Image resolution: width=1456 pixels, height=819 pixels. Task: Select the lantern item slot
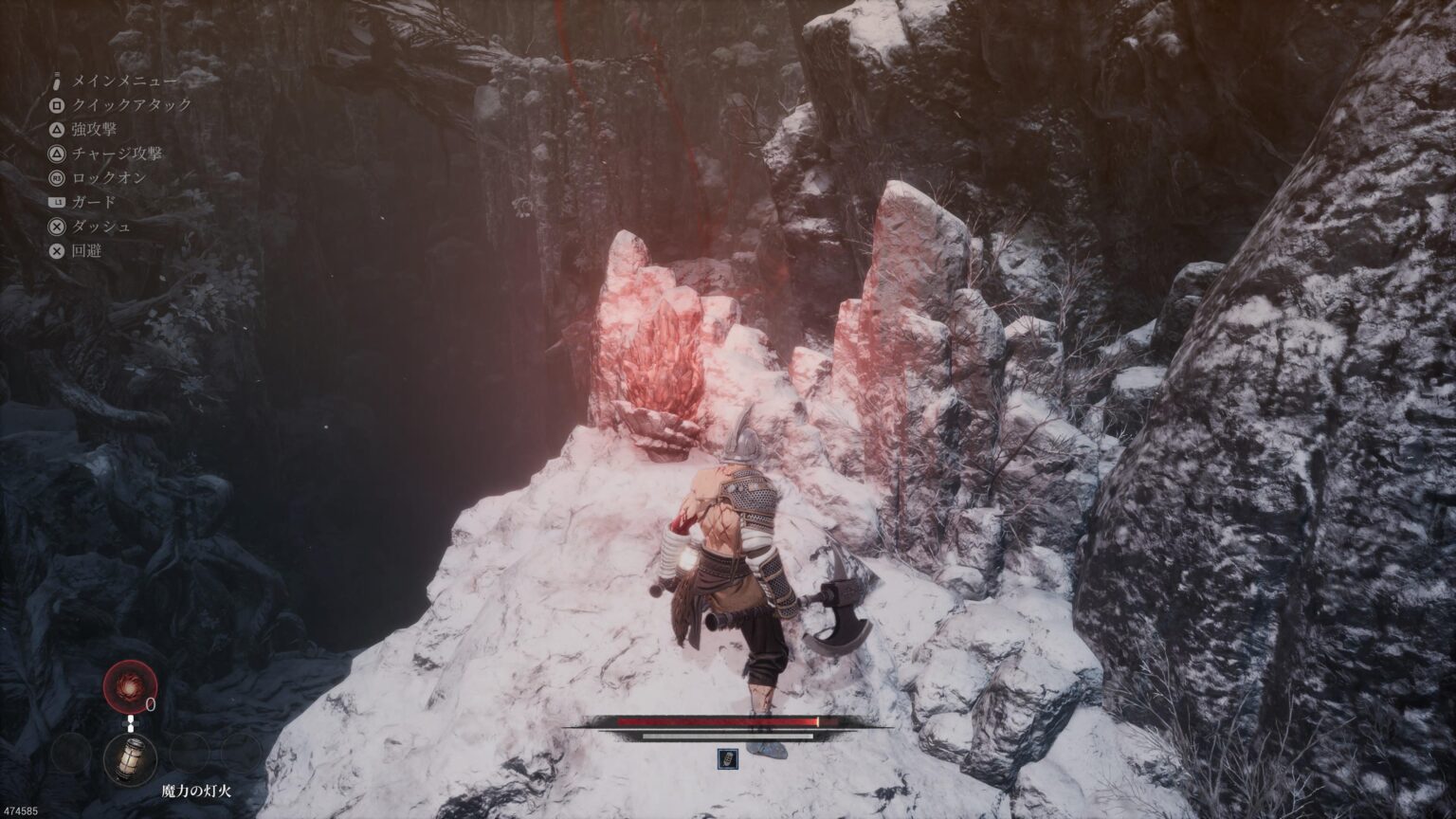pyautogui.click(x=130, y=757)
